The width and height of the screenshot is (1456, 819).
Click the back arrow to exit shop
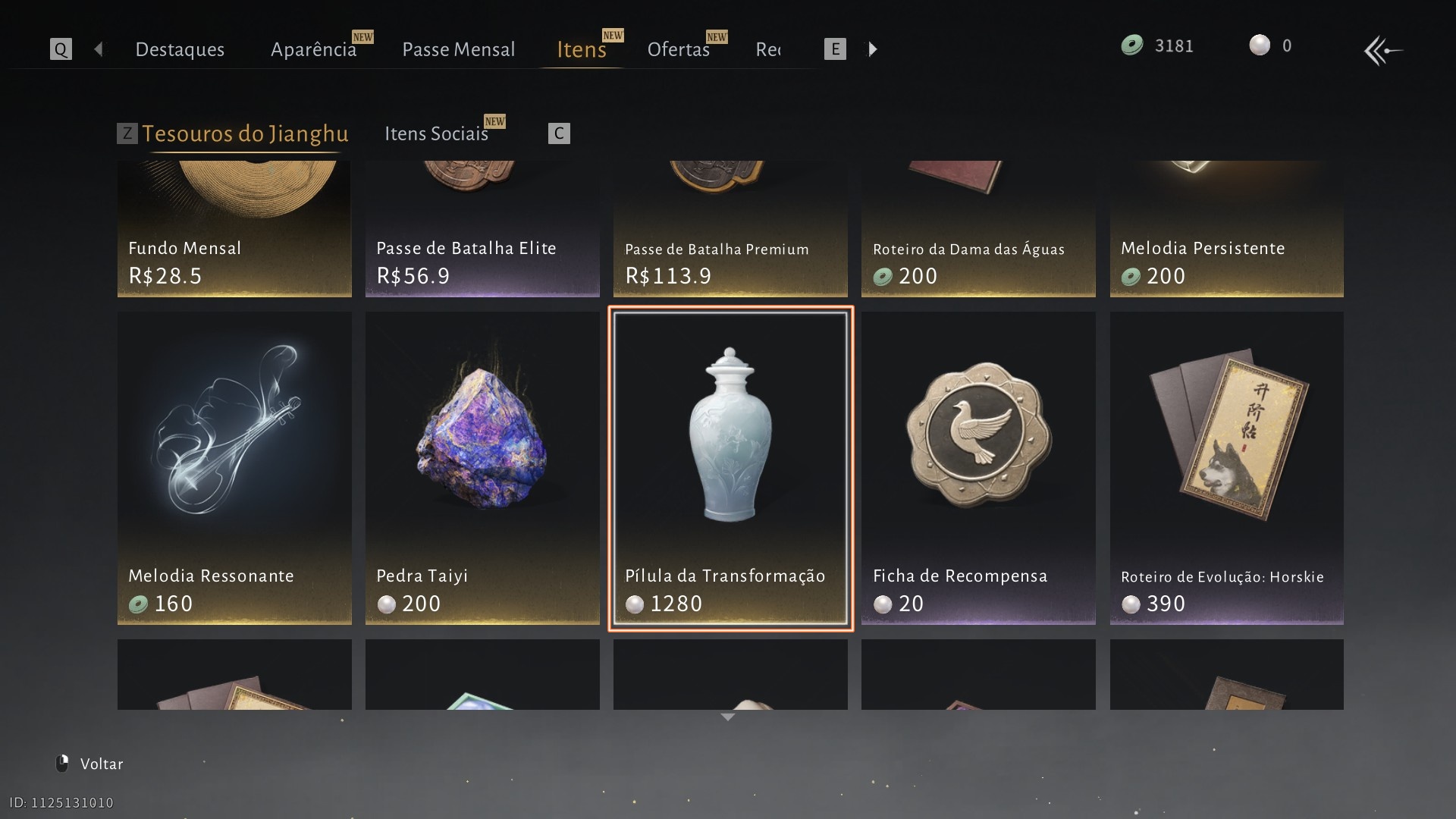pyautogui.click(x=1382, y=51)
